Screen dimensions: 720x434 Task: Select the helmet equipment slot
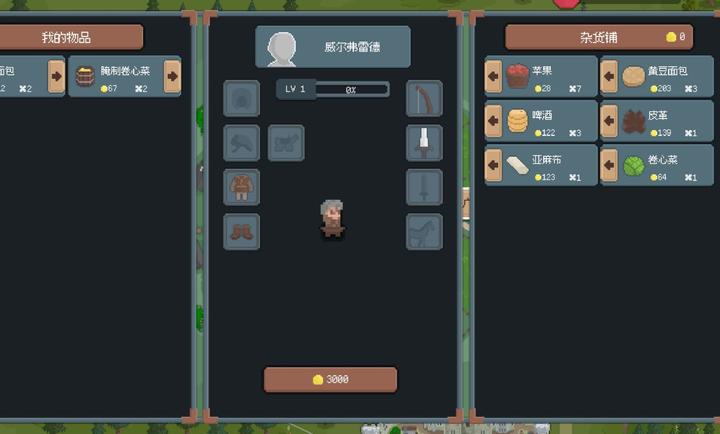pyautogui.click(x=241, y=100)
